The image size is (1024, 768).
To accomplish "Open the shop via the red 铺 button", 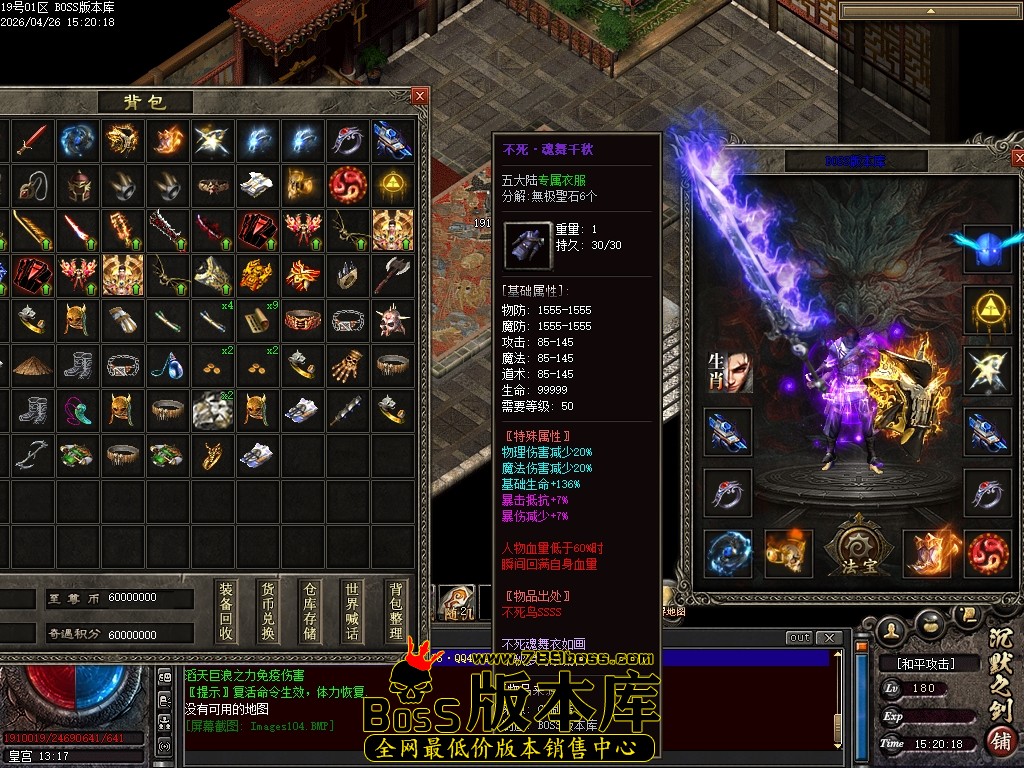I will click(x=1000, y=742).
